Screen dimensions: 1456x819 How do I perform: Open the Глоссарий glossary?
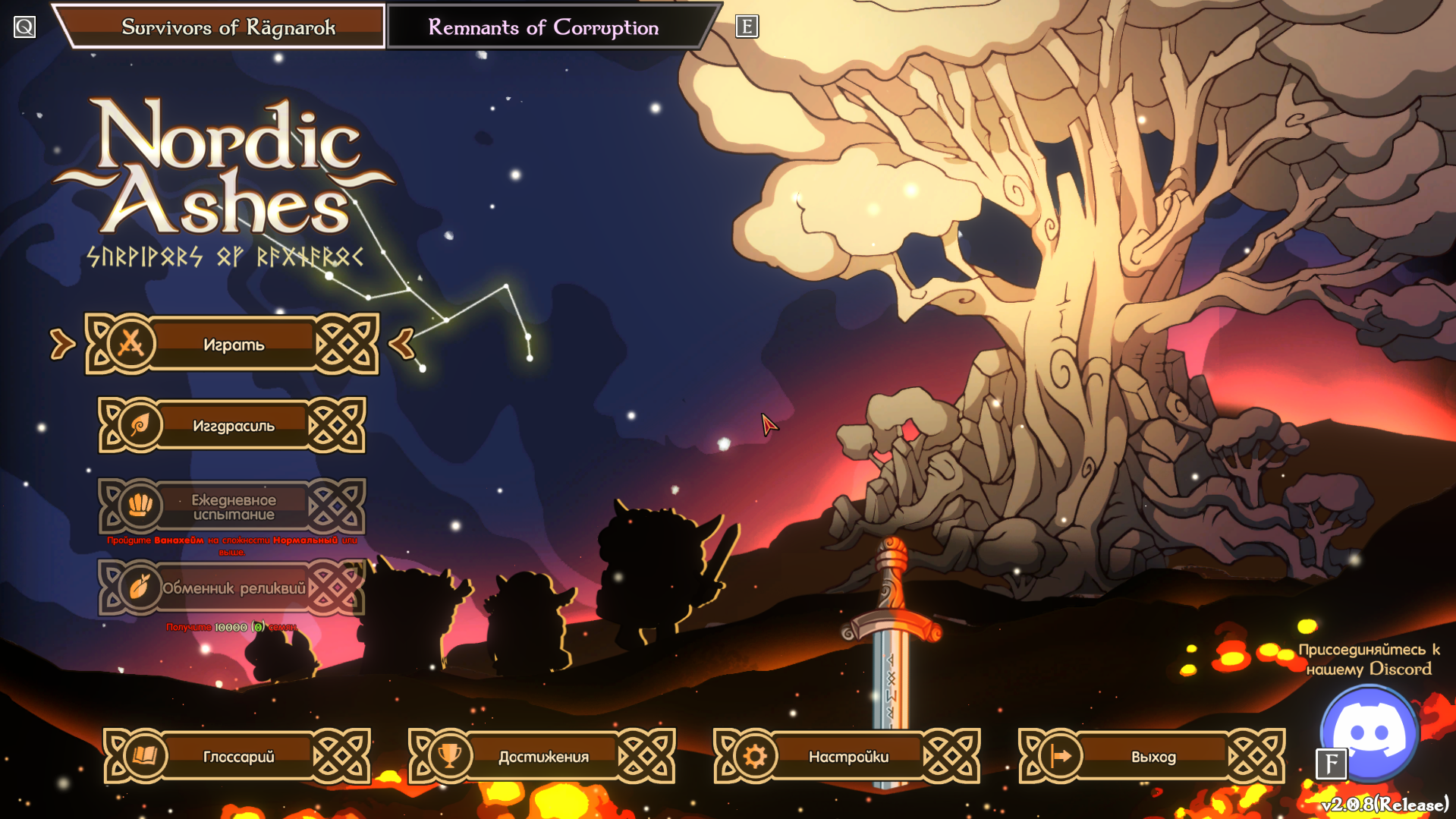tap(237, 757)
